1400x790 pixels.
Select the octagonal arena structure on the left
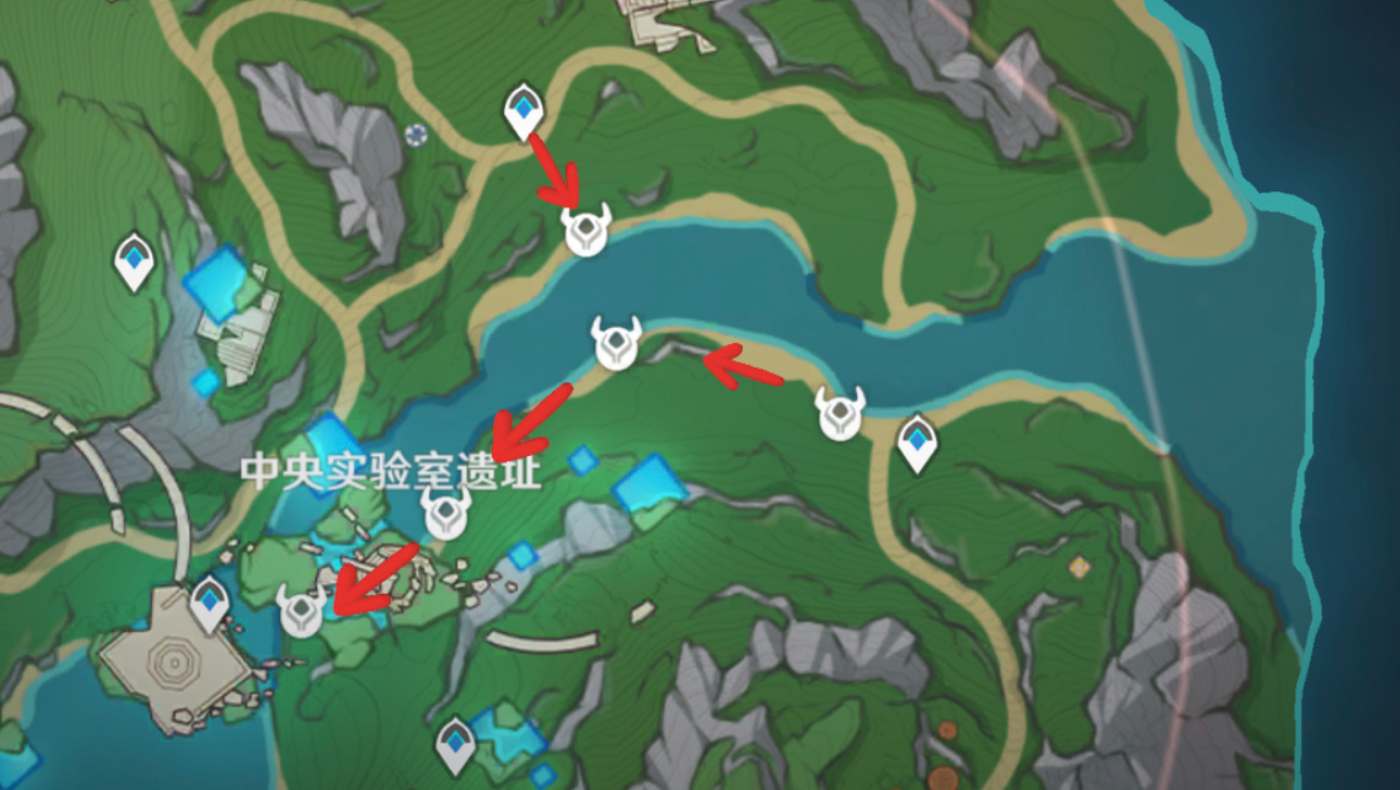click(x=172, y=660)
